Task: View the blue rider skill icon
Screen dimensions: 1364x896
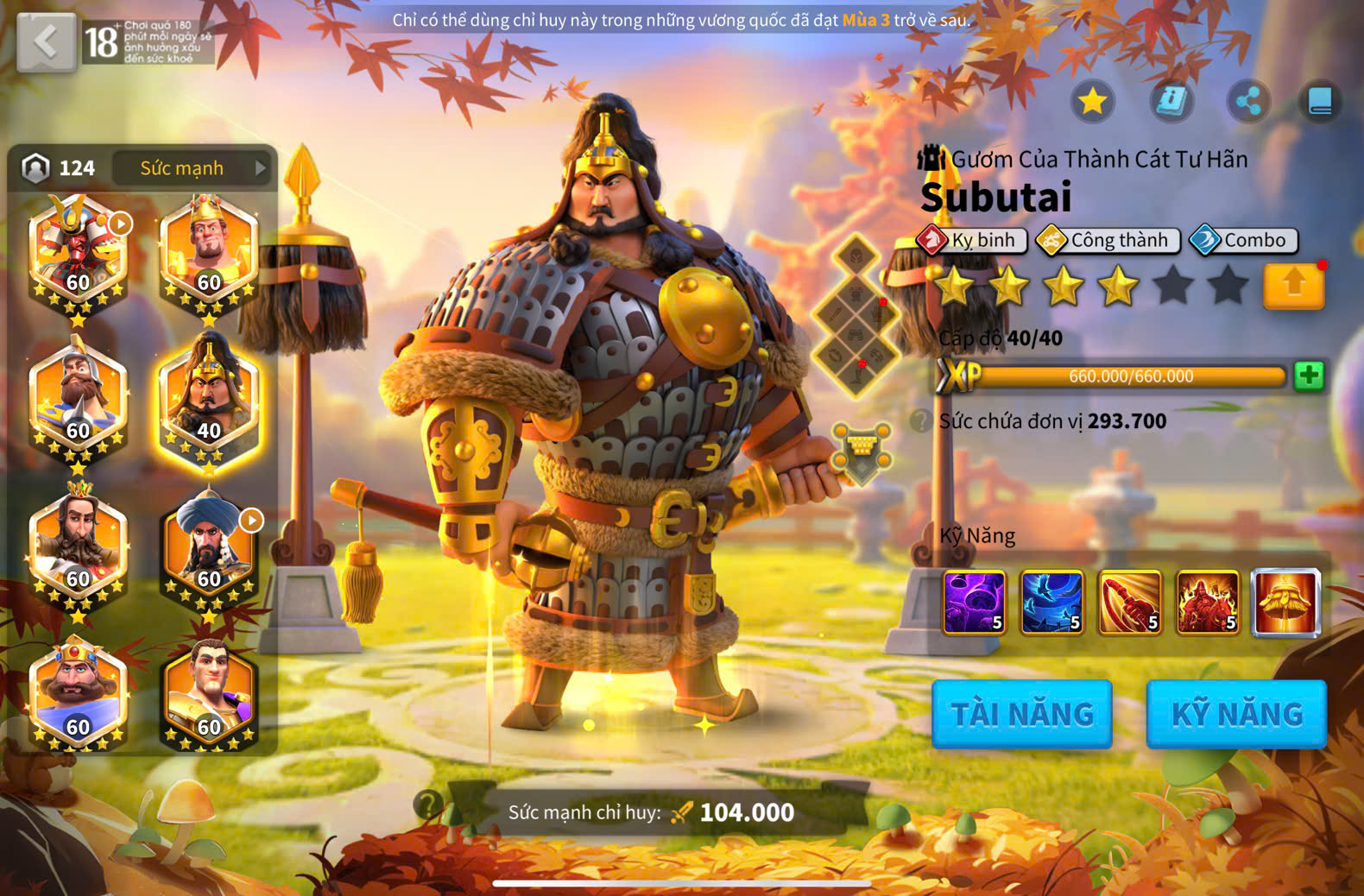Action: [1051, 602]
